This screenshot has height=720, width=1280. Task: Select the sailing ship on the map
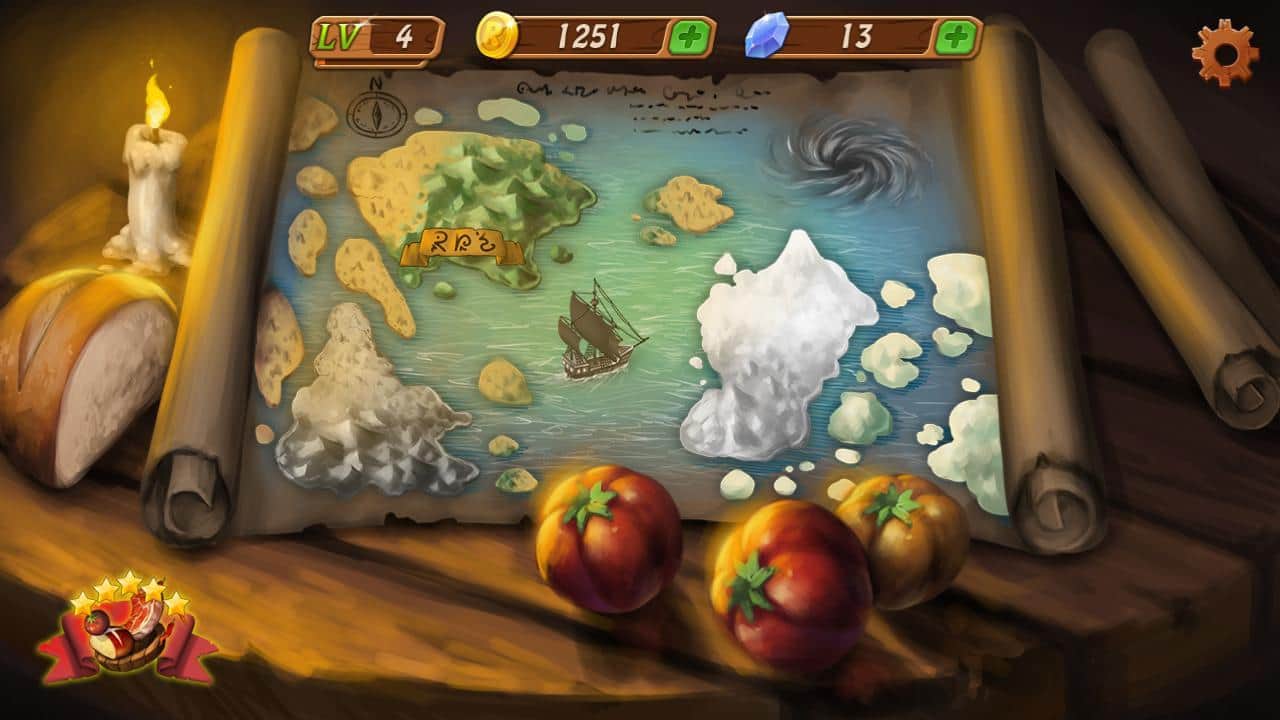590,335
